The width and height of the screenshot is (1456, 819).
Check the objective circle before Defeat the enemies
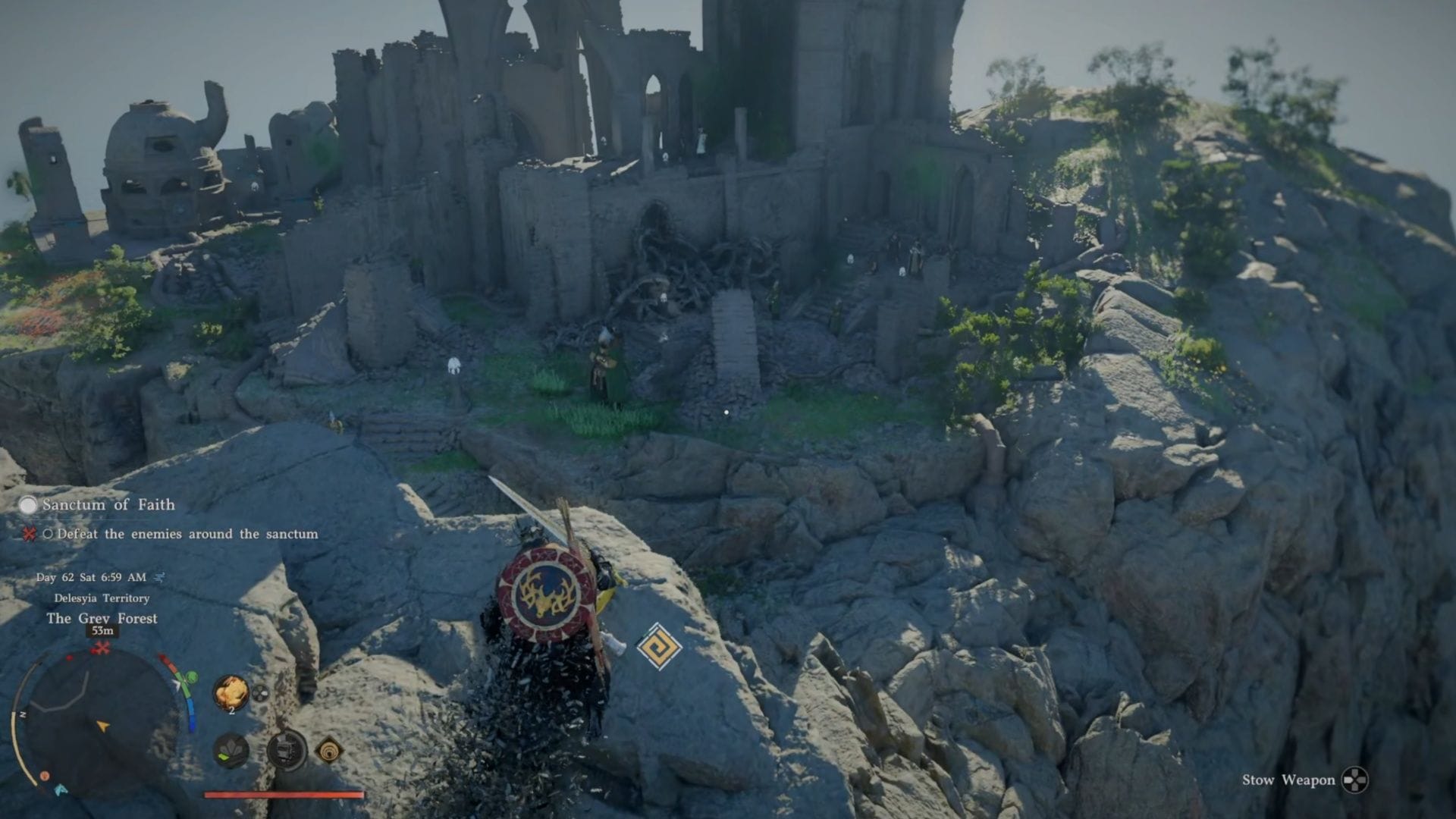(x=49, y=534)
